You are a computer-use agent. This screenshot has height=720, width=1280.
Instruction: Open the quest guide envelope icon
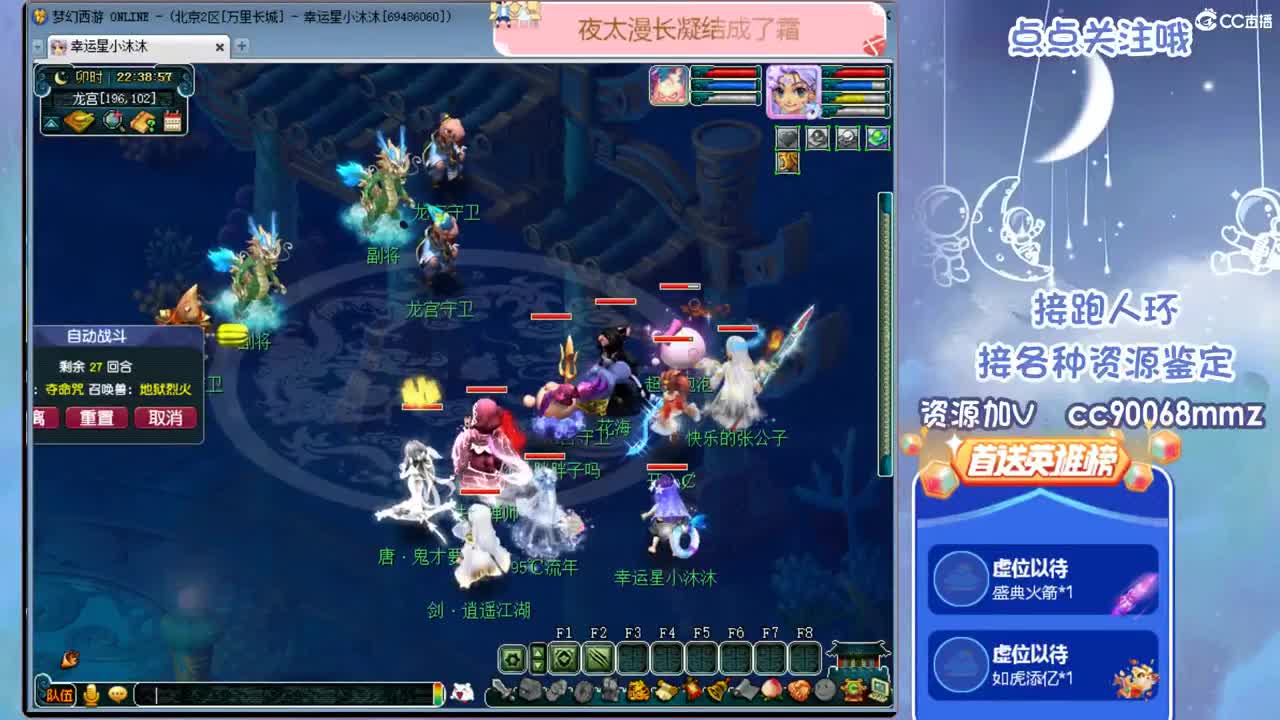click(x=141, y=121)
